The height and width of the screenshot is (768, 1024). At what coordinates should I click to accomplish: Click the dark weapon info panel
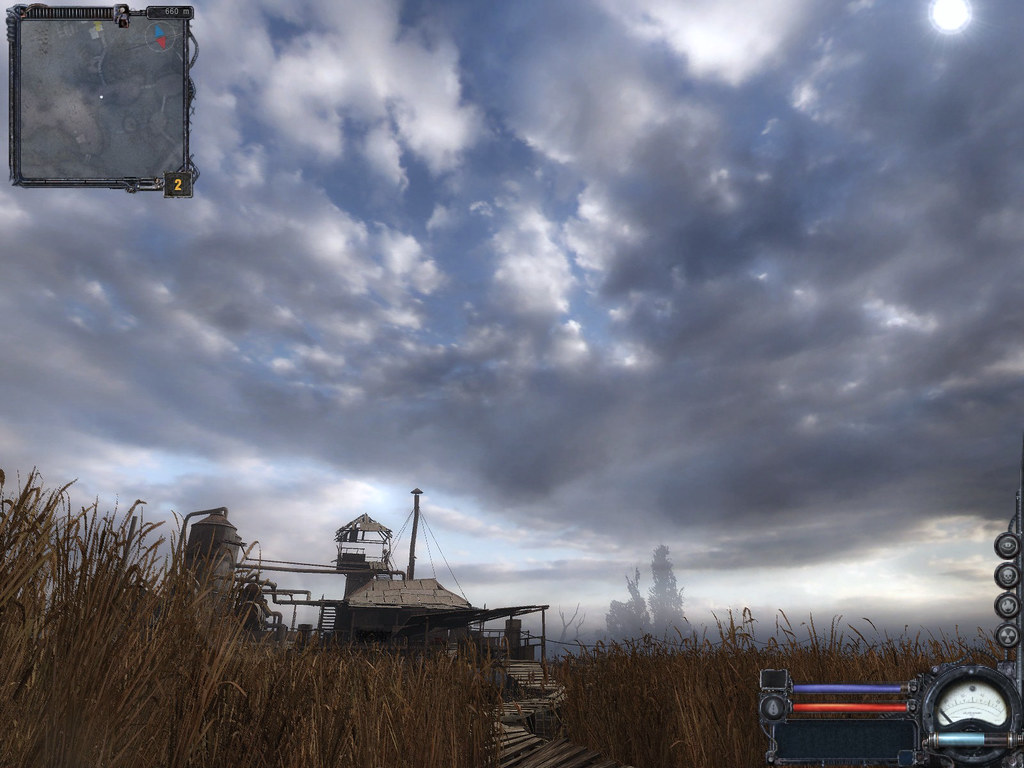coord(845,741)
